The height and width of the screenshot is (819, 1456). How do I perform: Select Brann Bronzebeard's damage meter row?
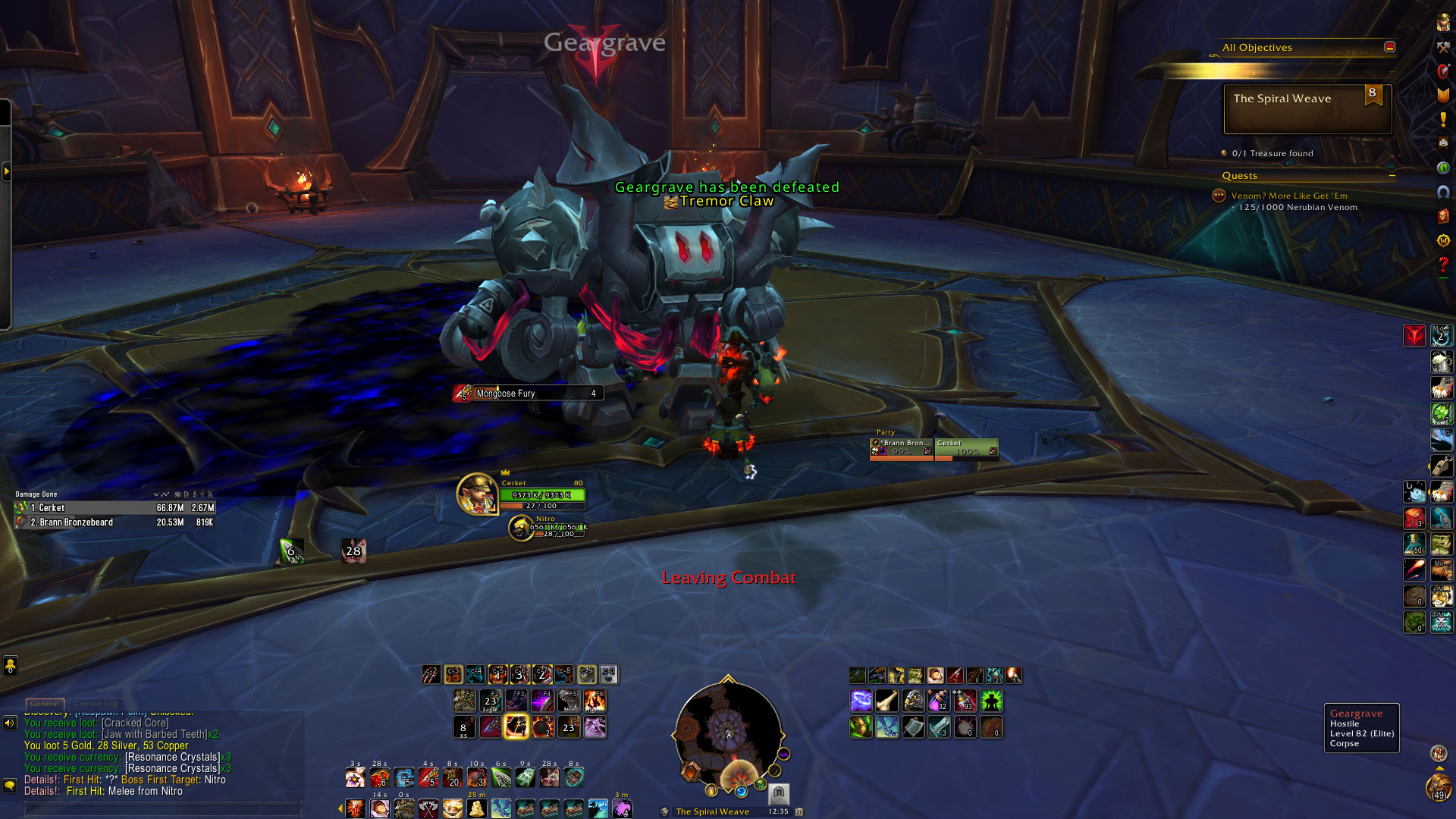(115, 522)
